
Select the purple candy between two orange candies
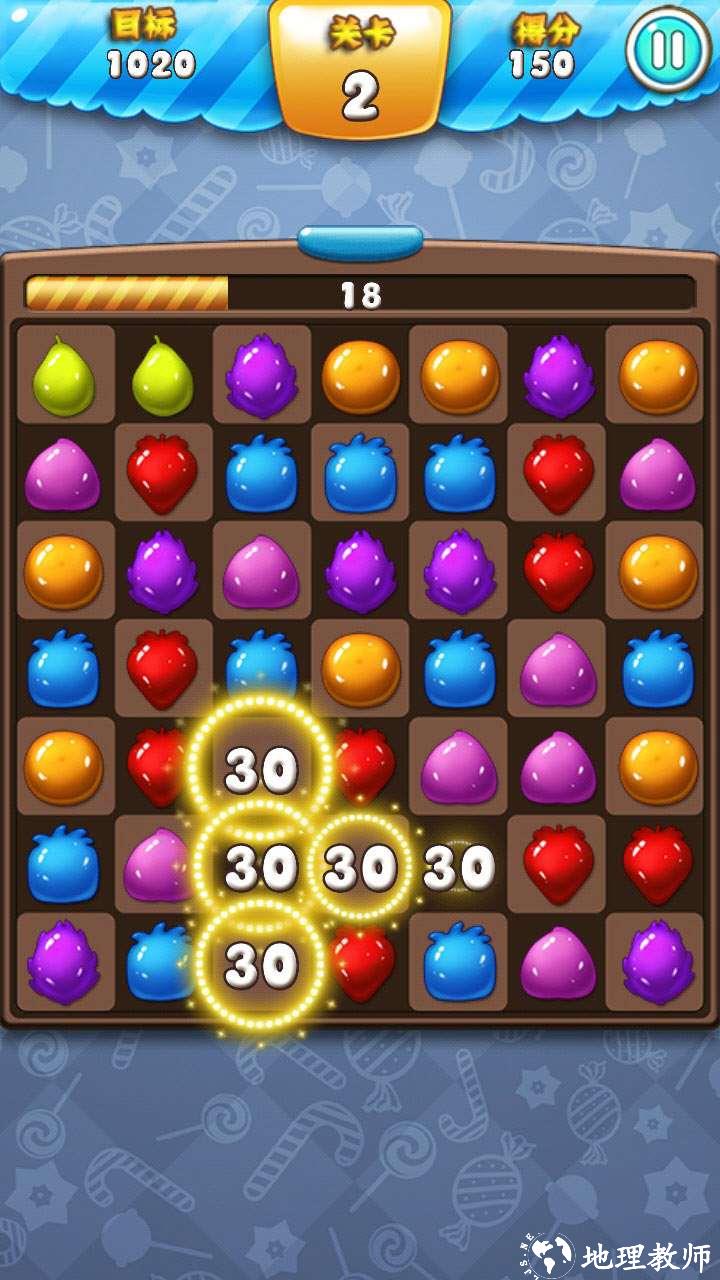click(559, 376)
